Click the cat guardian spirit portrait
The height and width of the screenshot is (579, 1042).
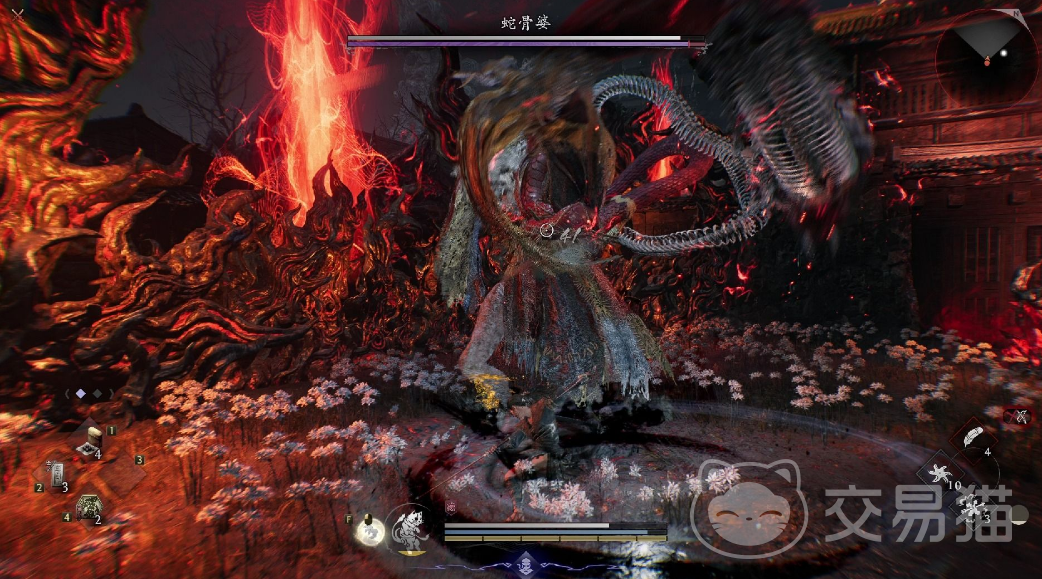[410, 529]
